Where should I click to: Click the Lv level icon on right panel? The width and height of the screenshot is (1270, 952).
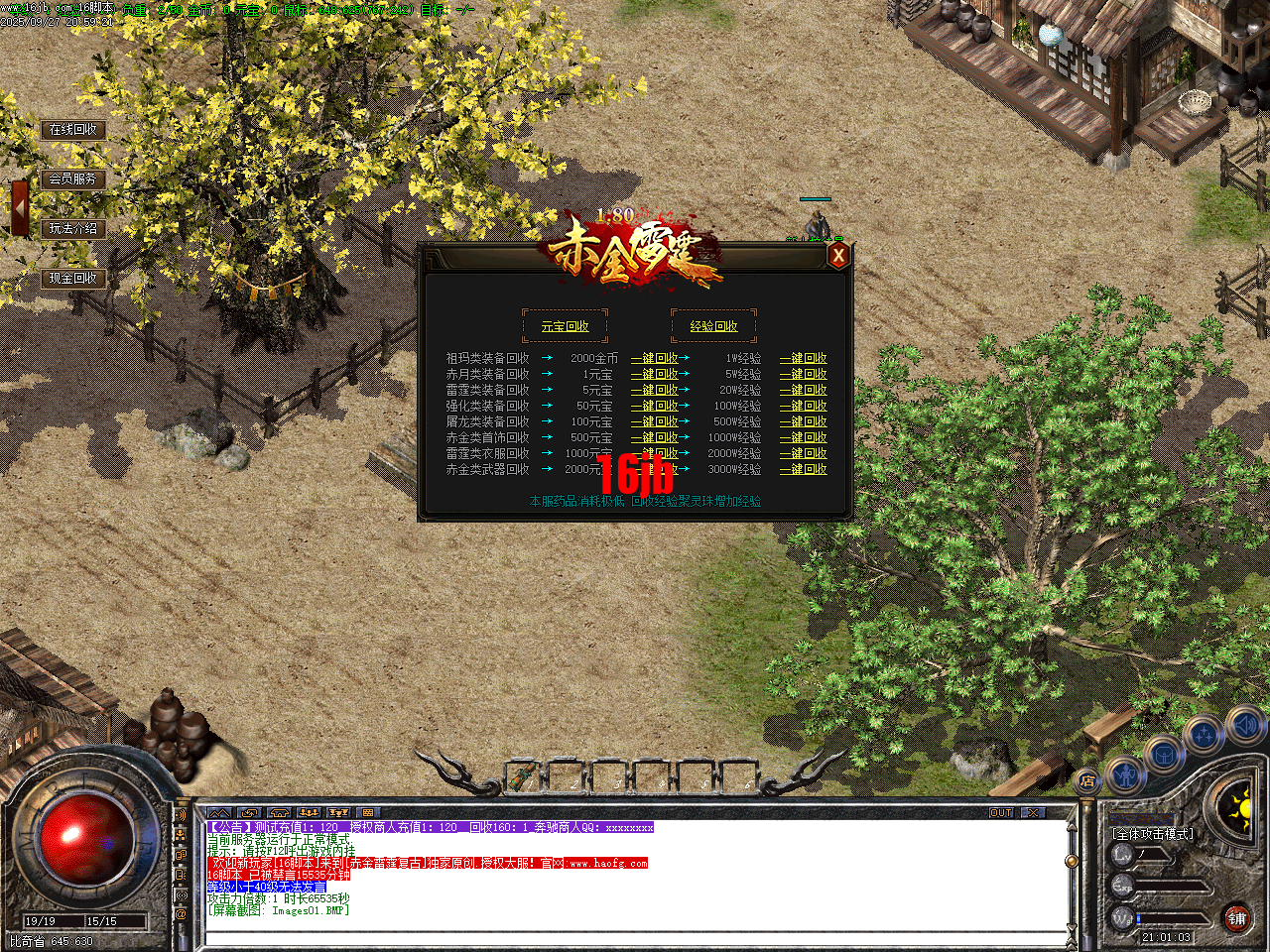1123,855
